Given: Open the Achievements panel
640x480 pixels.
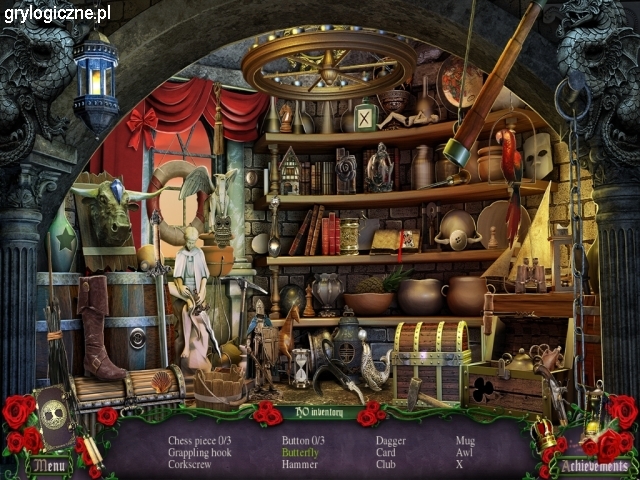Looking at the screenshot, I should tap(594, 466).
